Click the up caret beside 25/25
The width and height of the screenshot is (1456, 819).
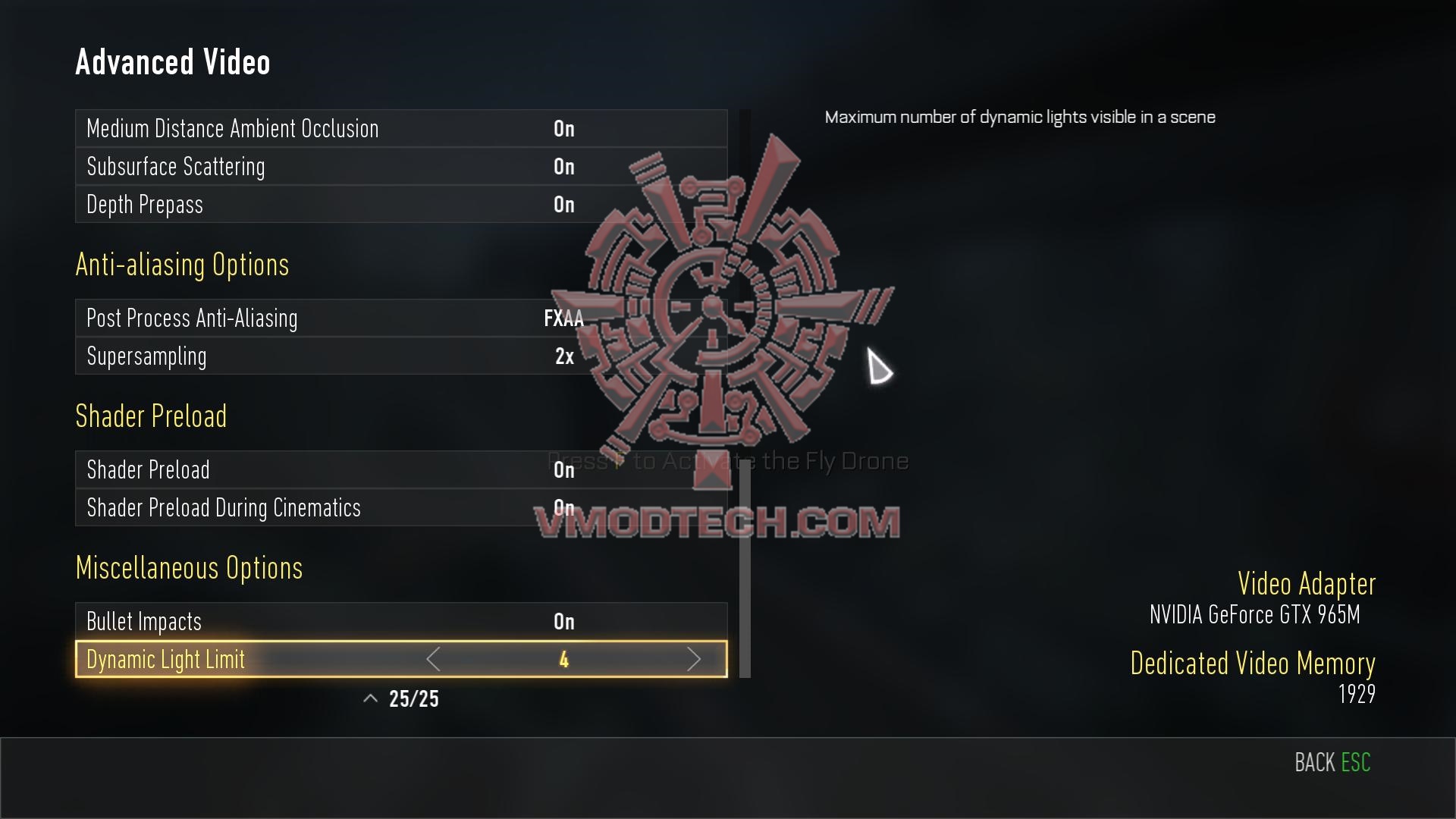[x=370, y=699]
